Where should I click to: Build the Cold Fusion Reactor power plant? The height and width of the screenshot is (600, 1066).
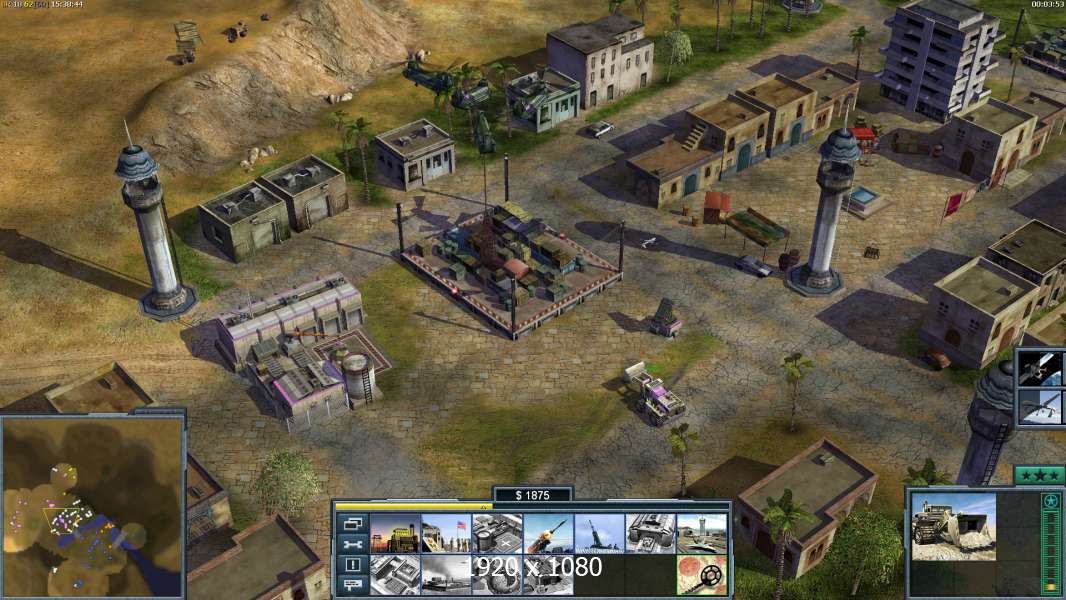(395, 533)
